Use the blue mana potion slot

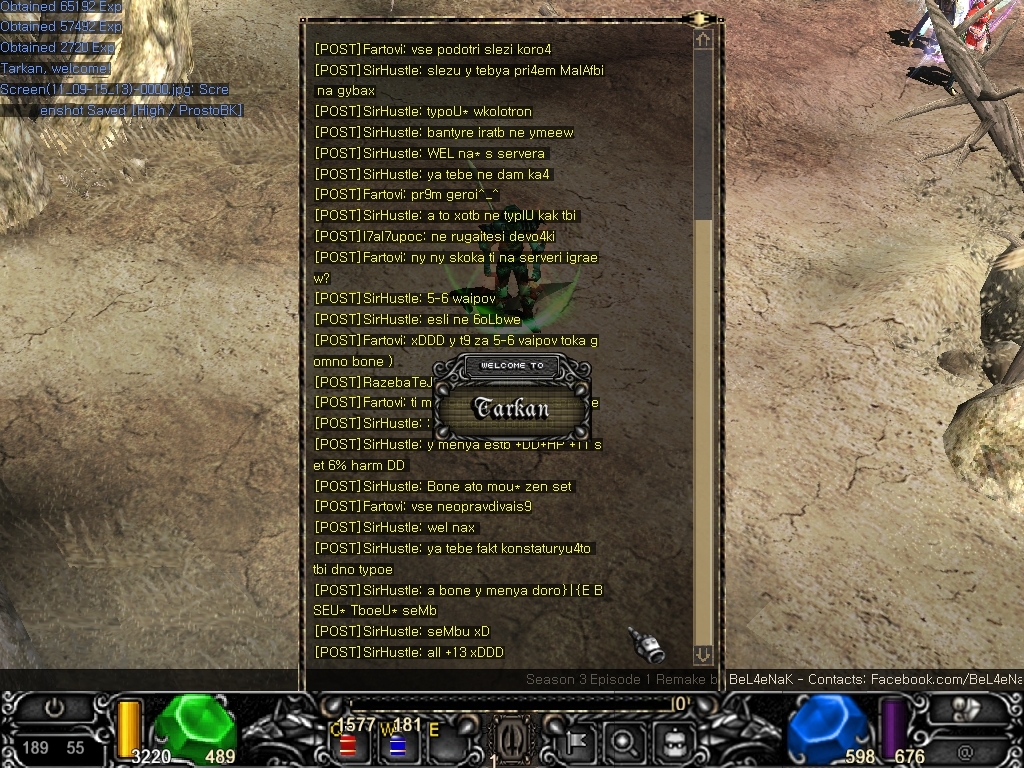point(398,746)
